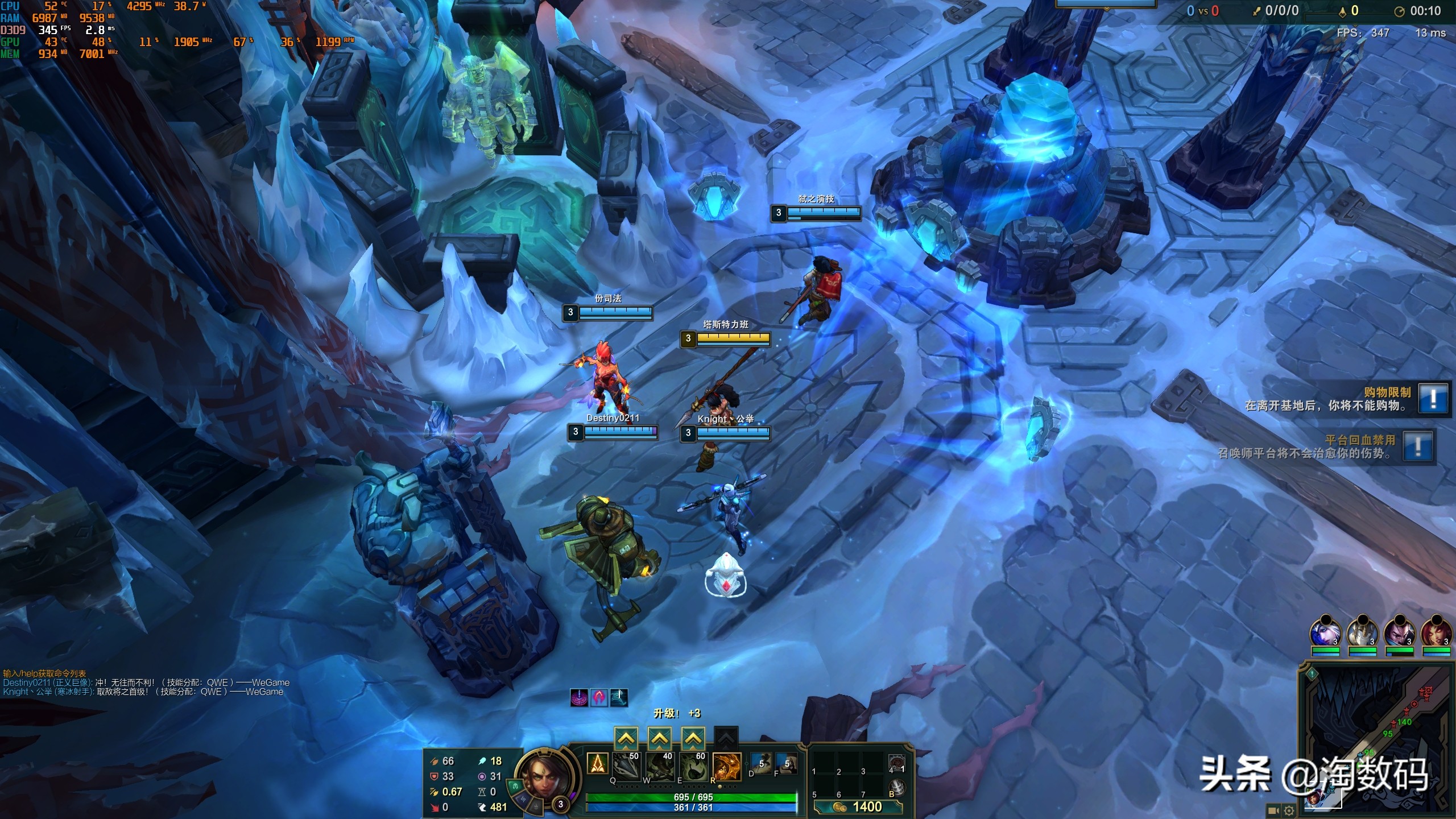Click the minimap's exclamation alert ping icon
1456x819 pixels.
[x=1312, y=674]
